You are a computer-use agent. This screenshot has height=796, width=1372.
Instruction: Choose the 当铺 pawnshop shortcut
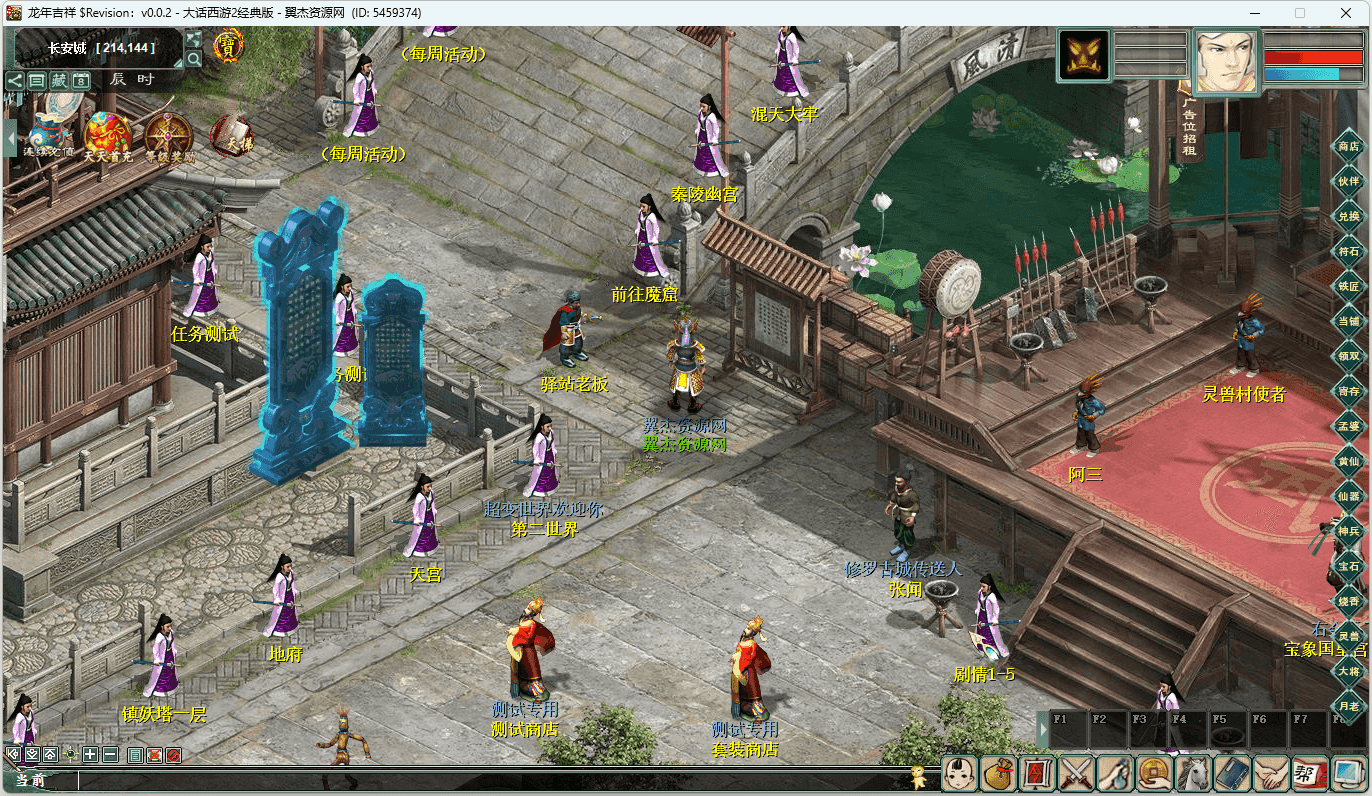pyautogui.click(x=1349, y=321)
